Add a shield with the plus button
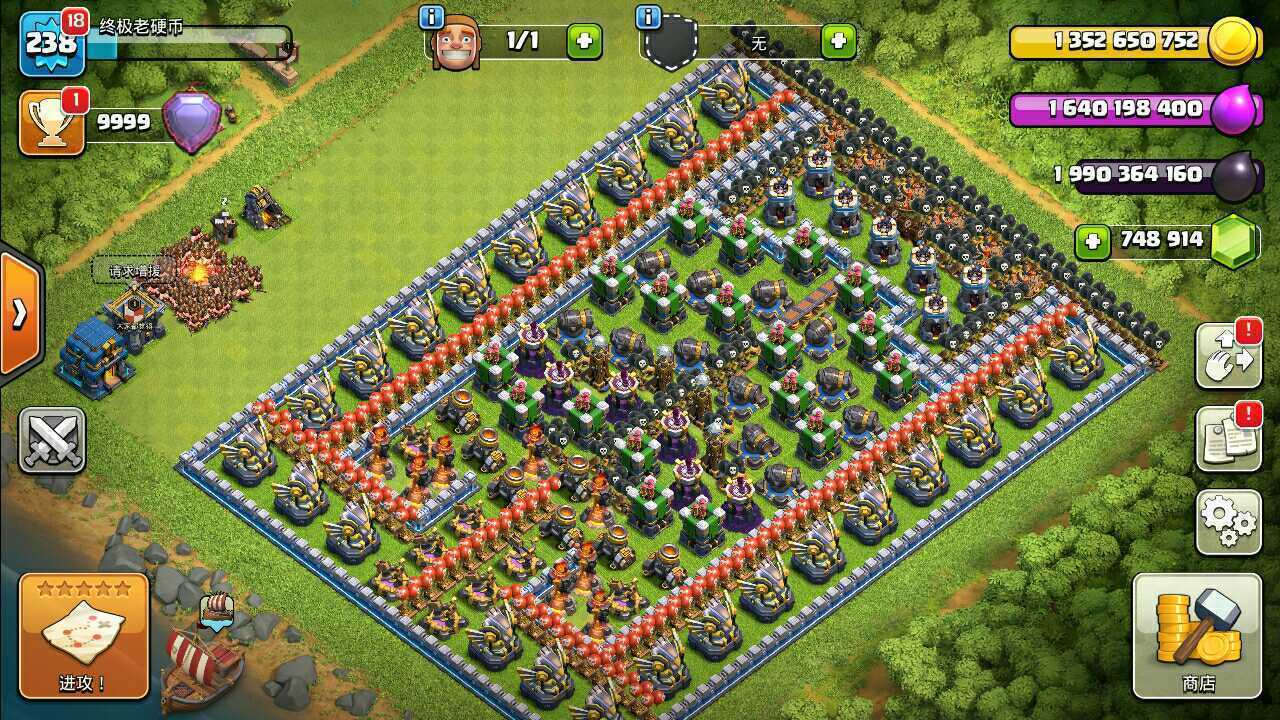The width and height of the screenshot is (1280, 720). (x=838, y=42)
